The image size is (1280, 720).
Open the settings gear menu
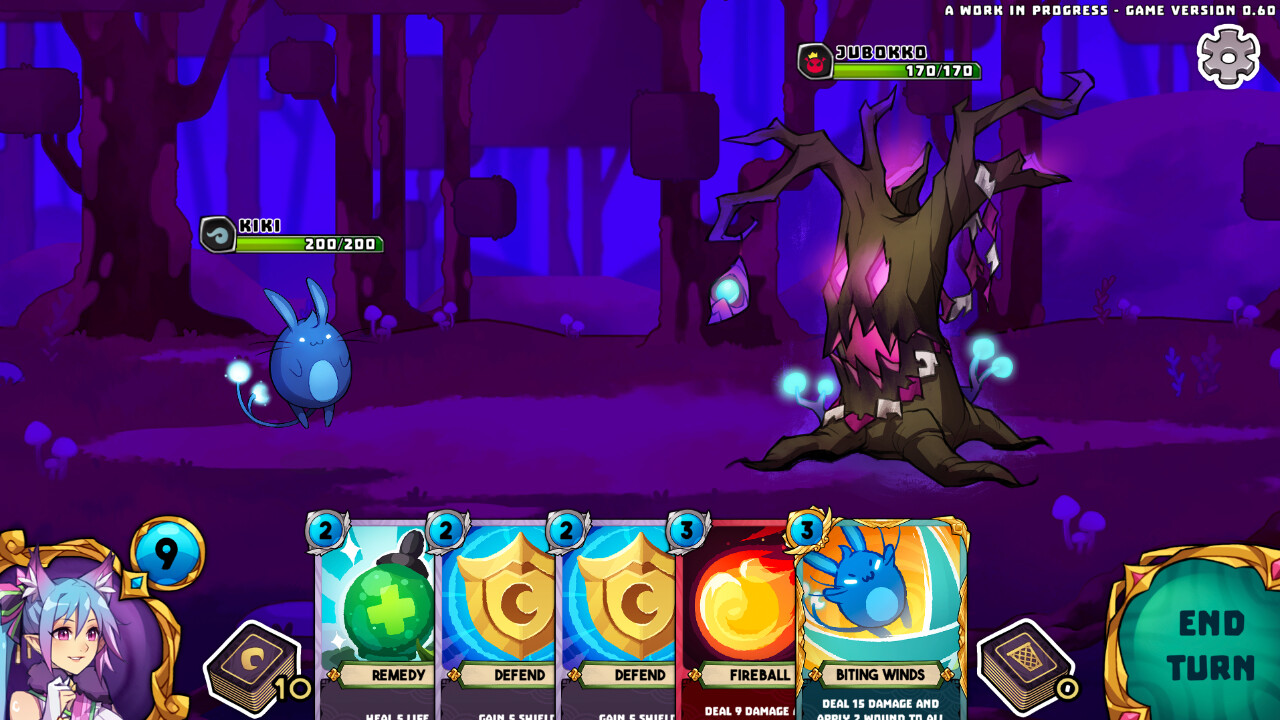pos(1229,55)
